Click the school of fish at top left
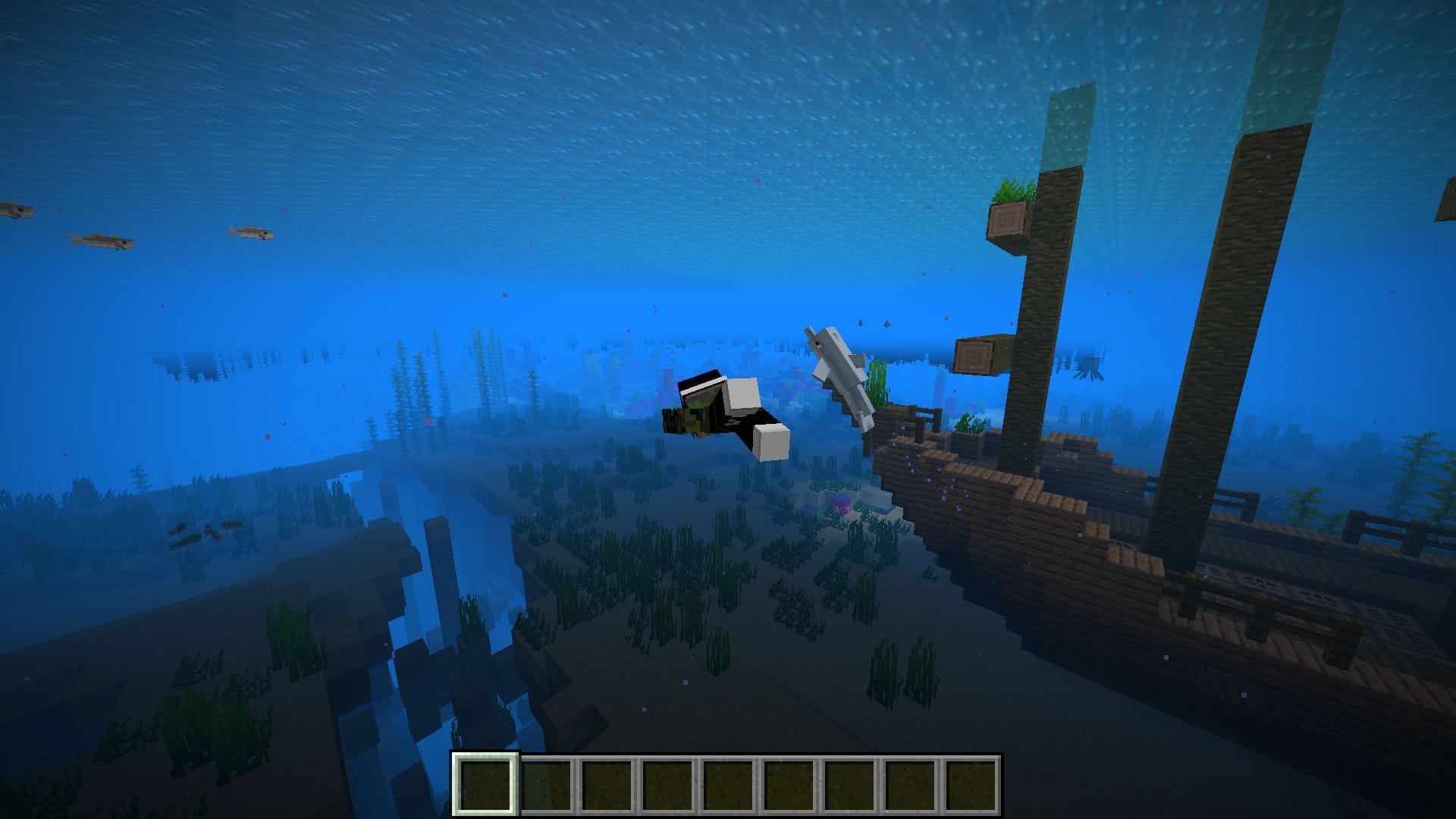Viewport: 1456px width, 819px height. coord(99,239)
